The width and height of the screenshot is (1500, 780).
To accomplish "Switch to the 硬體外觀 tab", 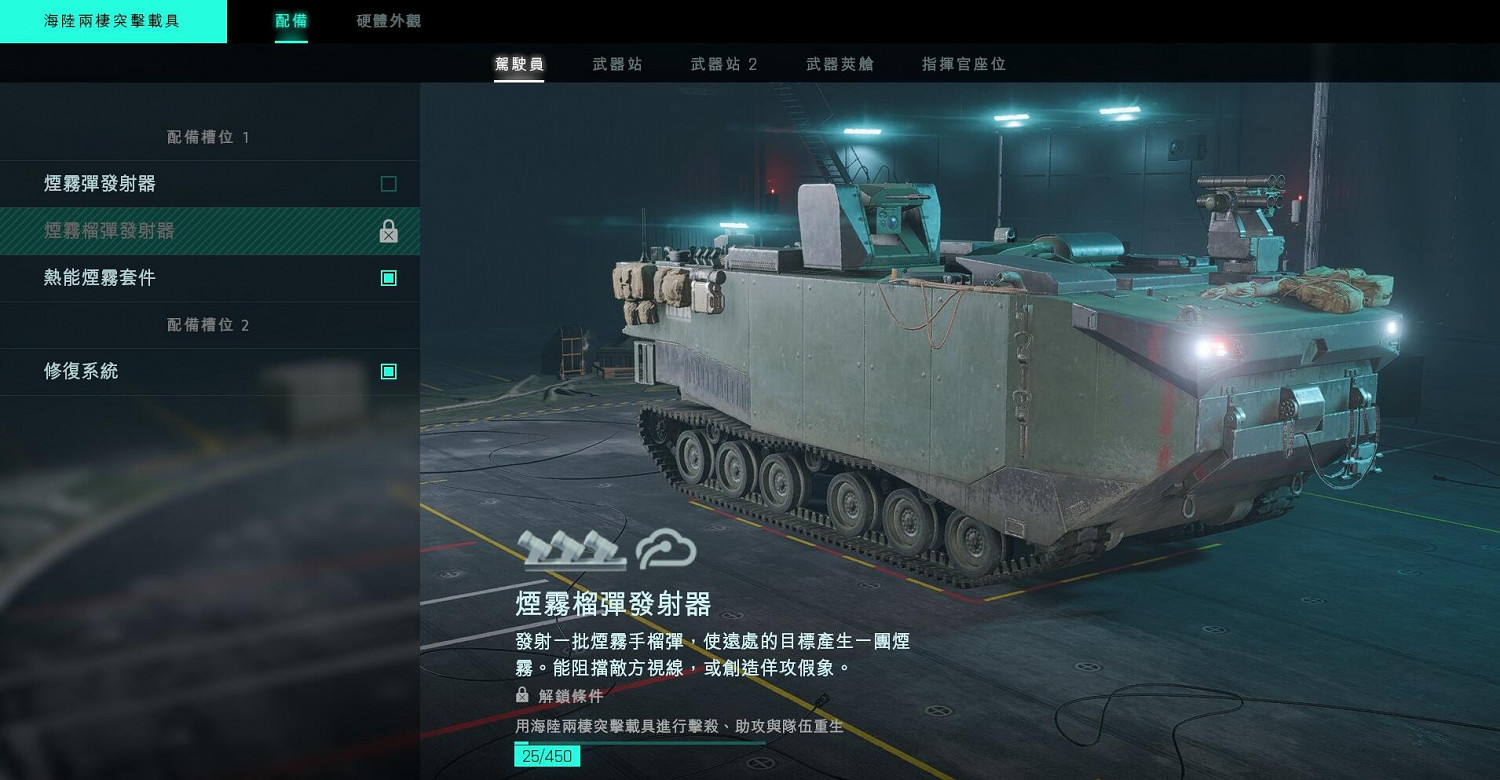I will (x=386, y=18).
